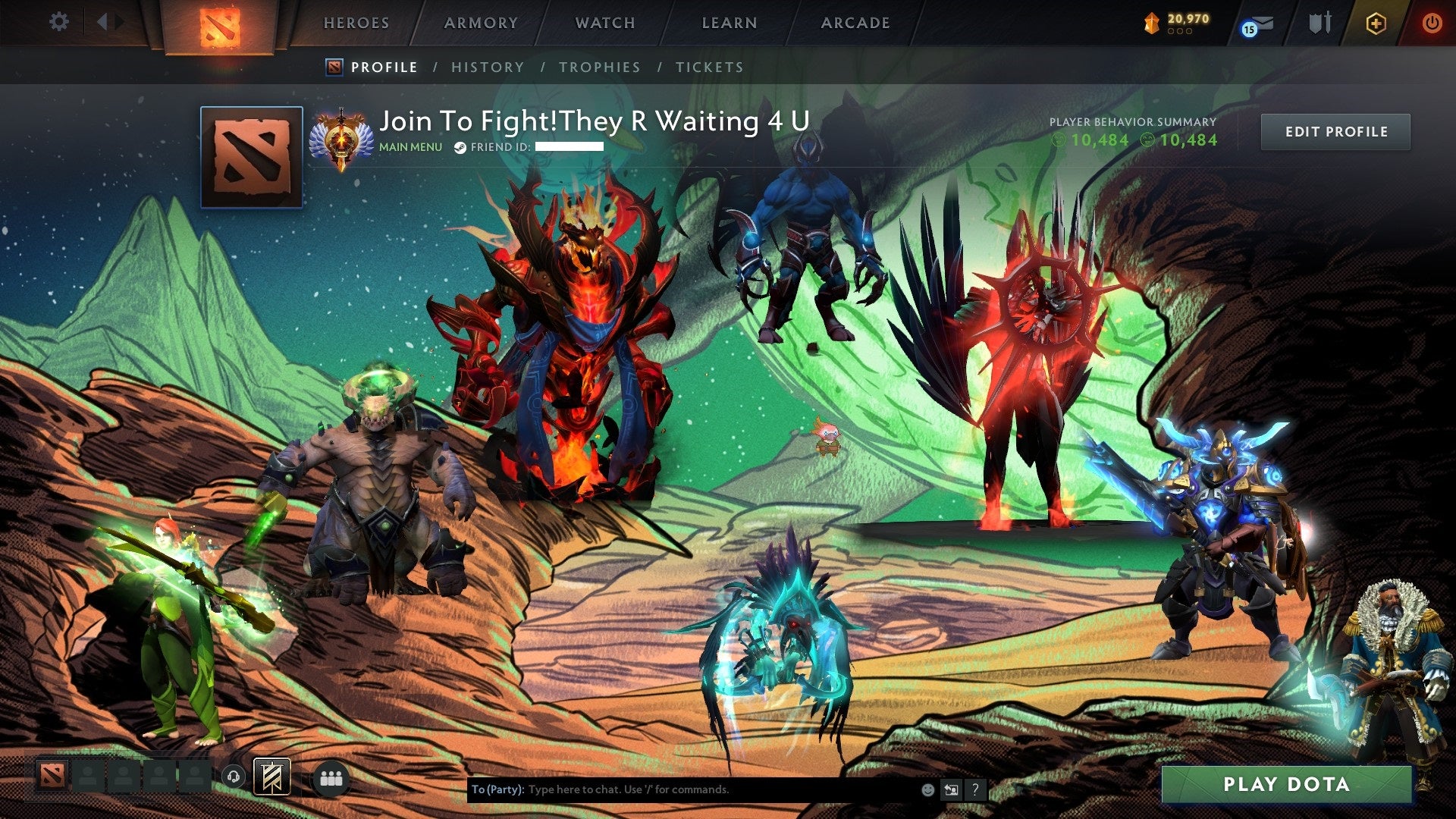The width and height of the screenshot is (1456, 819).
Task: Click the chat help question mark icon
Action: click(974, 789)
